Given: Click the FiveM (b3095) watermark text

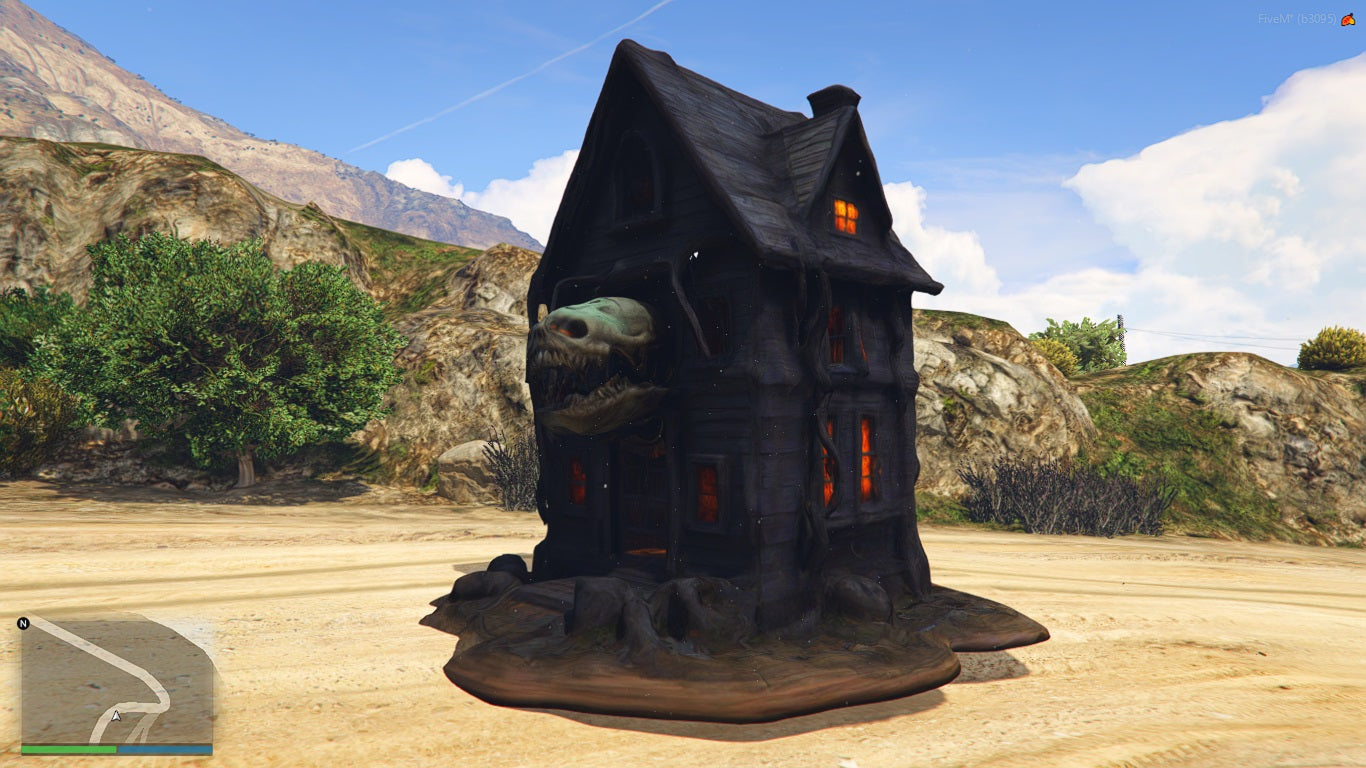Looking at the screenshot, I should [x=1296, y=18].
